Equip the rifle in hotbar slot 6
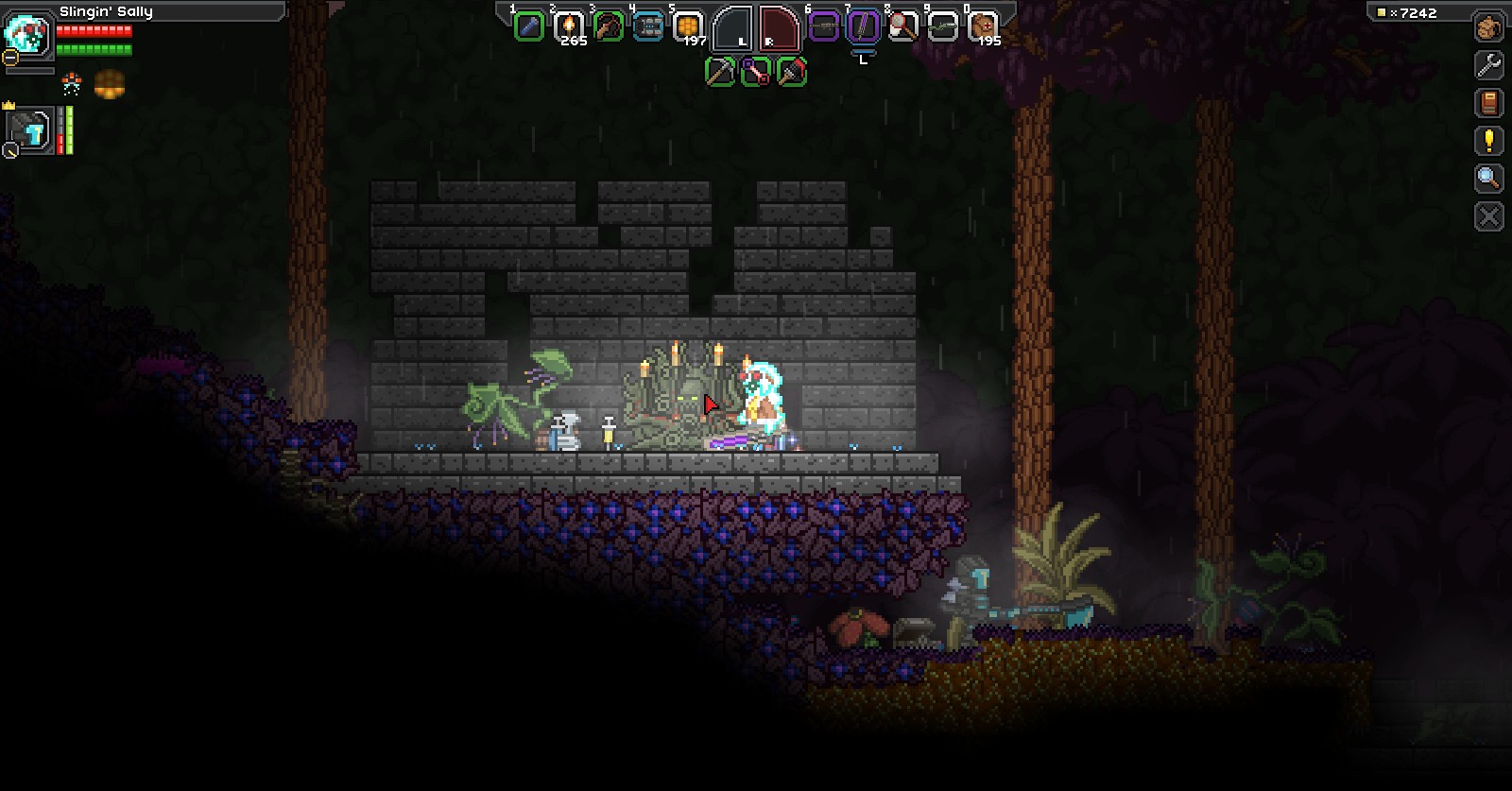The width and height of the screenshot is (1512, 791). [824, 26]
